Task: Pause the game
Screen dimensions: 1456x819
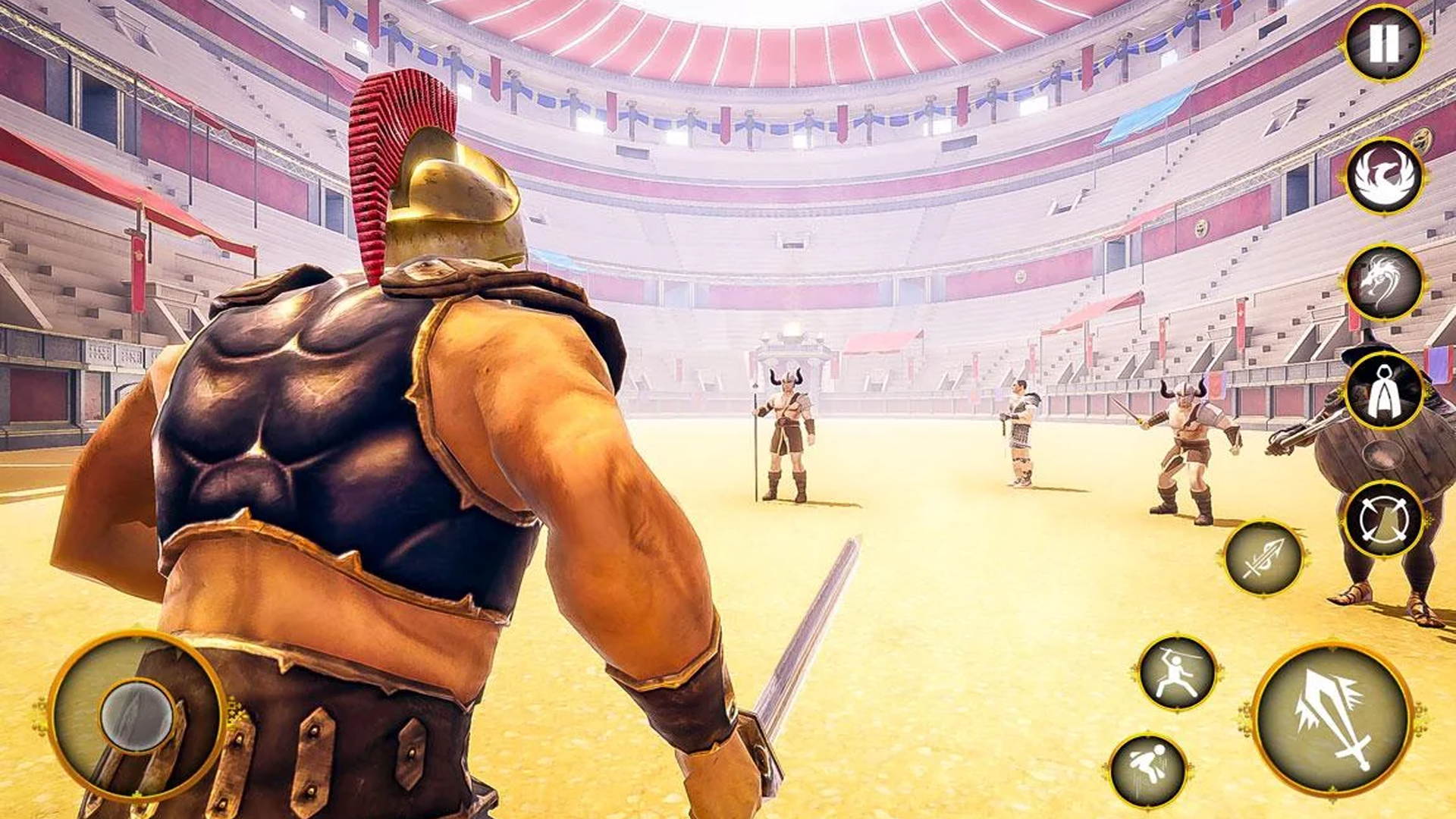Action: pyautogui.click(x=1382, y=44)
